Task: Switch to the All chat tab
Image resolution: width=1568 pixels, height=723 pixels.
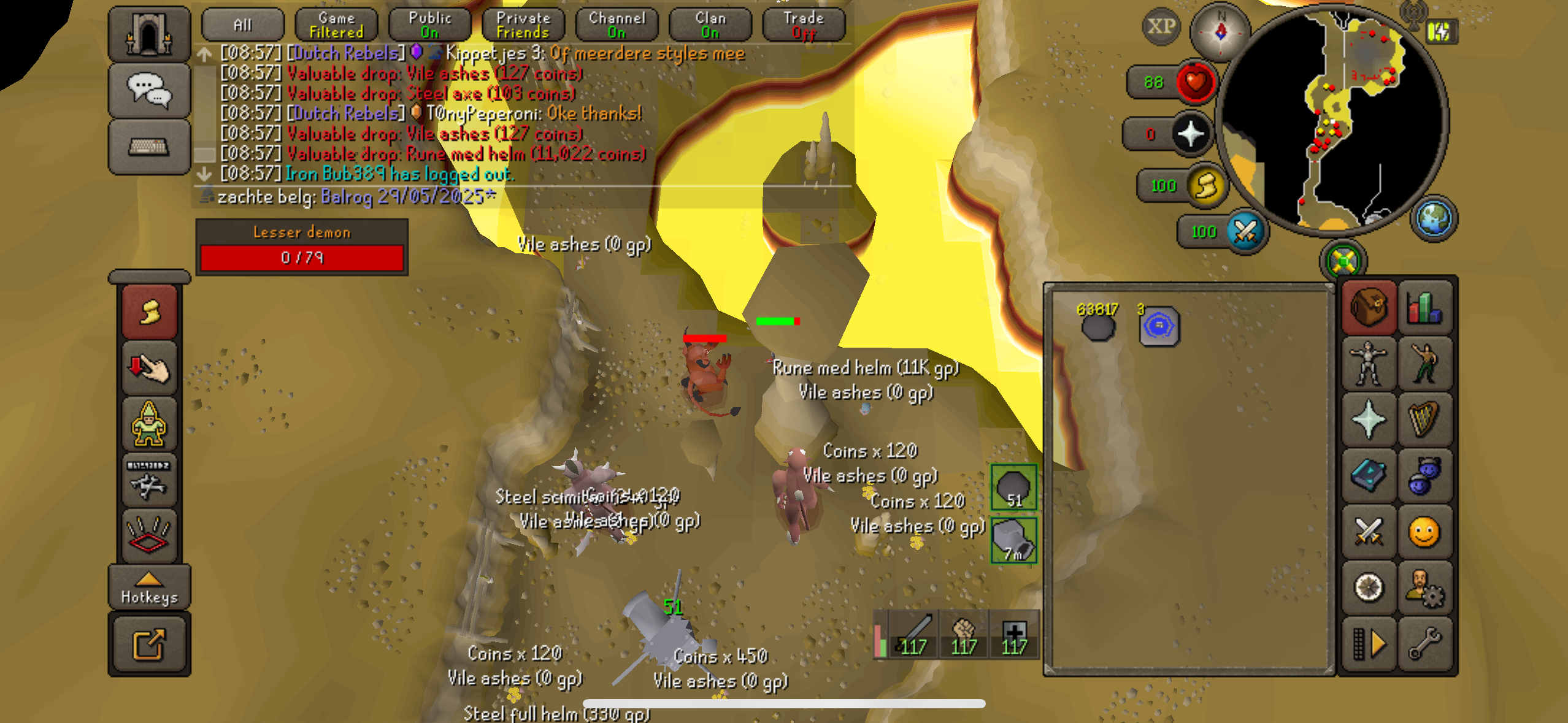Action: tap(243, 25)
